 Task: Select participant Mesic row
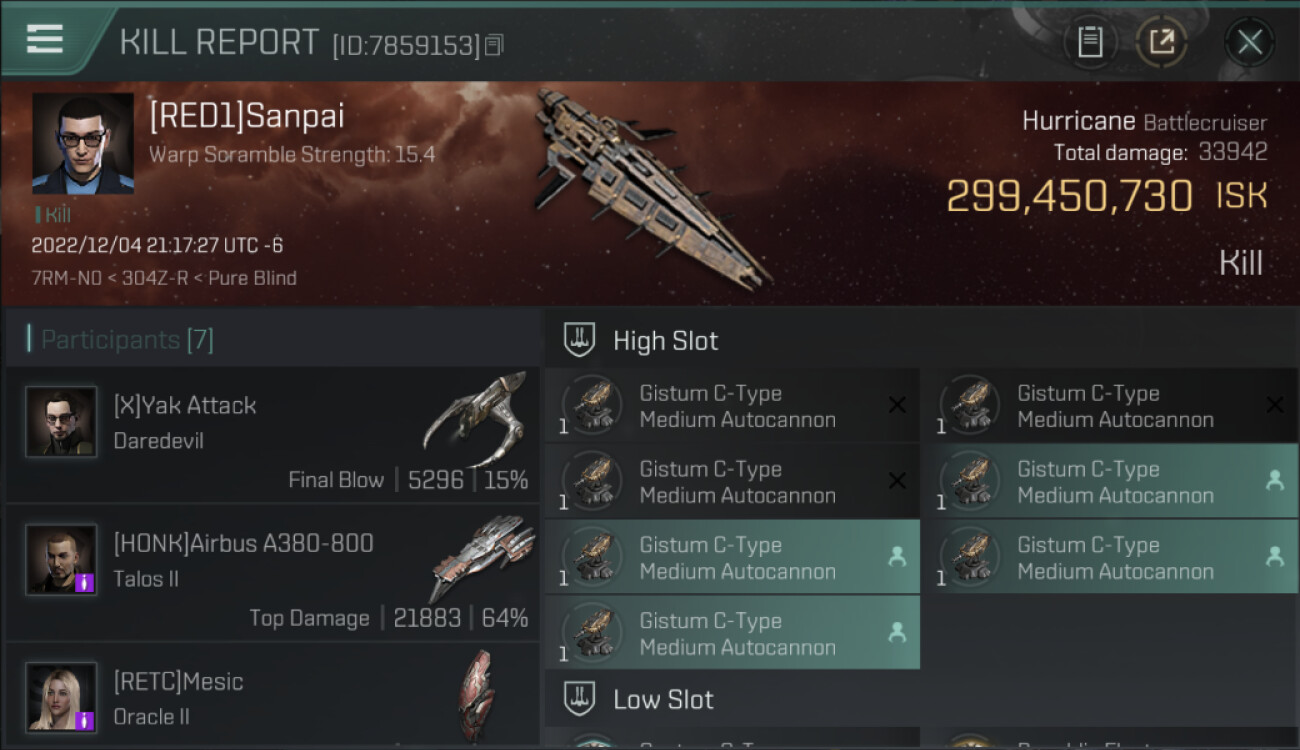272,696
